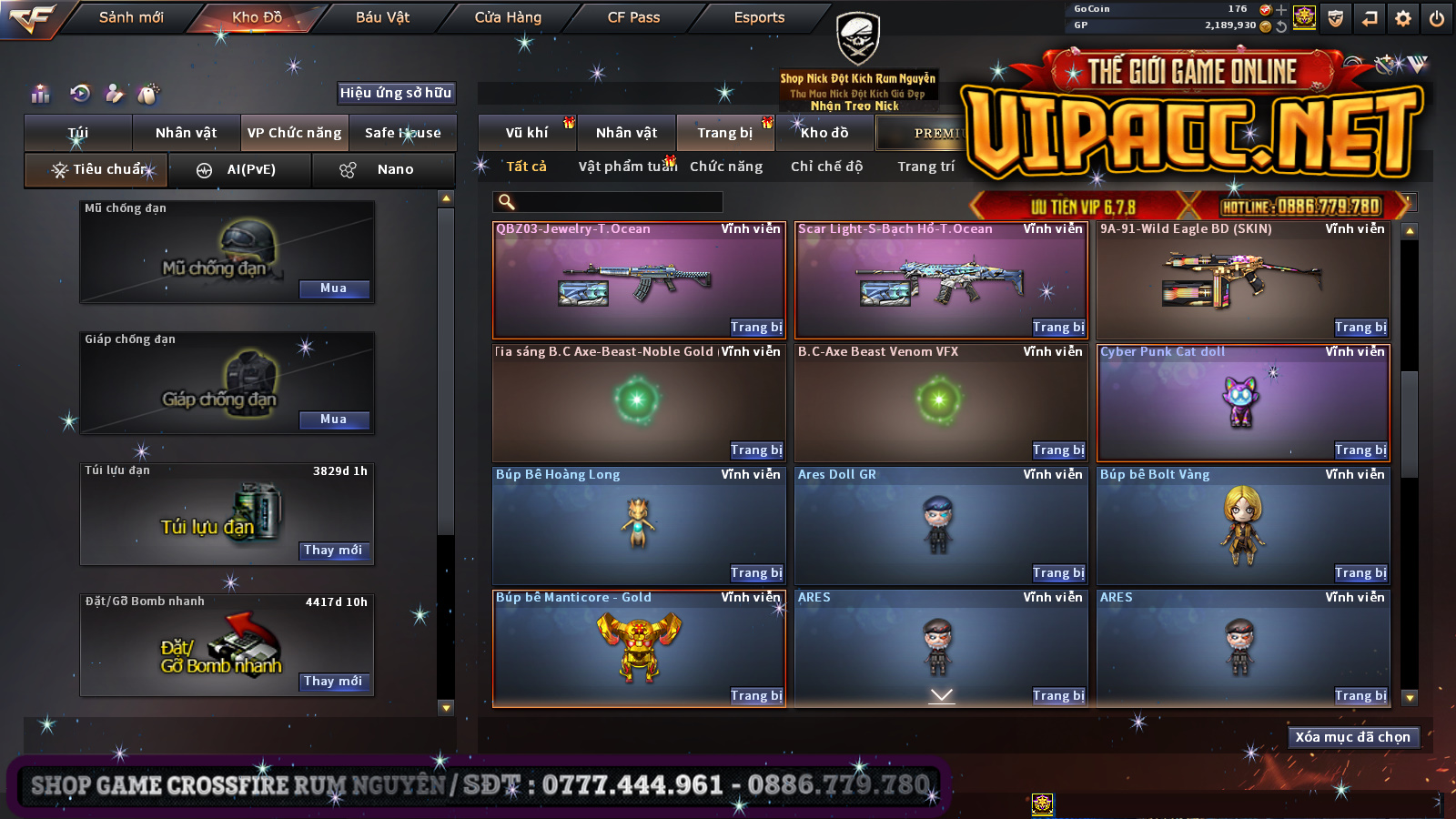The image size is (1456, 819).
Task: Open the Esports section
Action: 759,17
